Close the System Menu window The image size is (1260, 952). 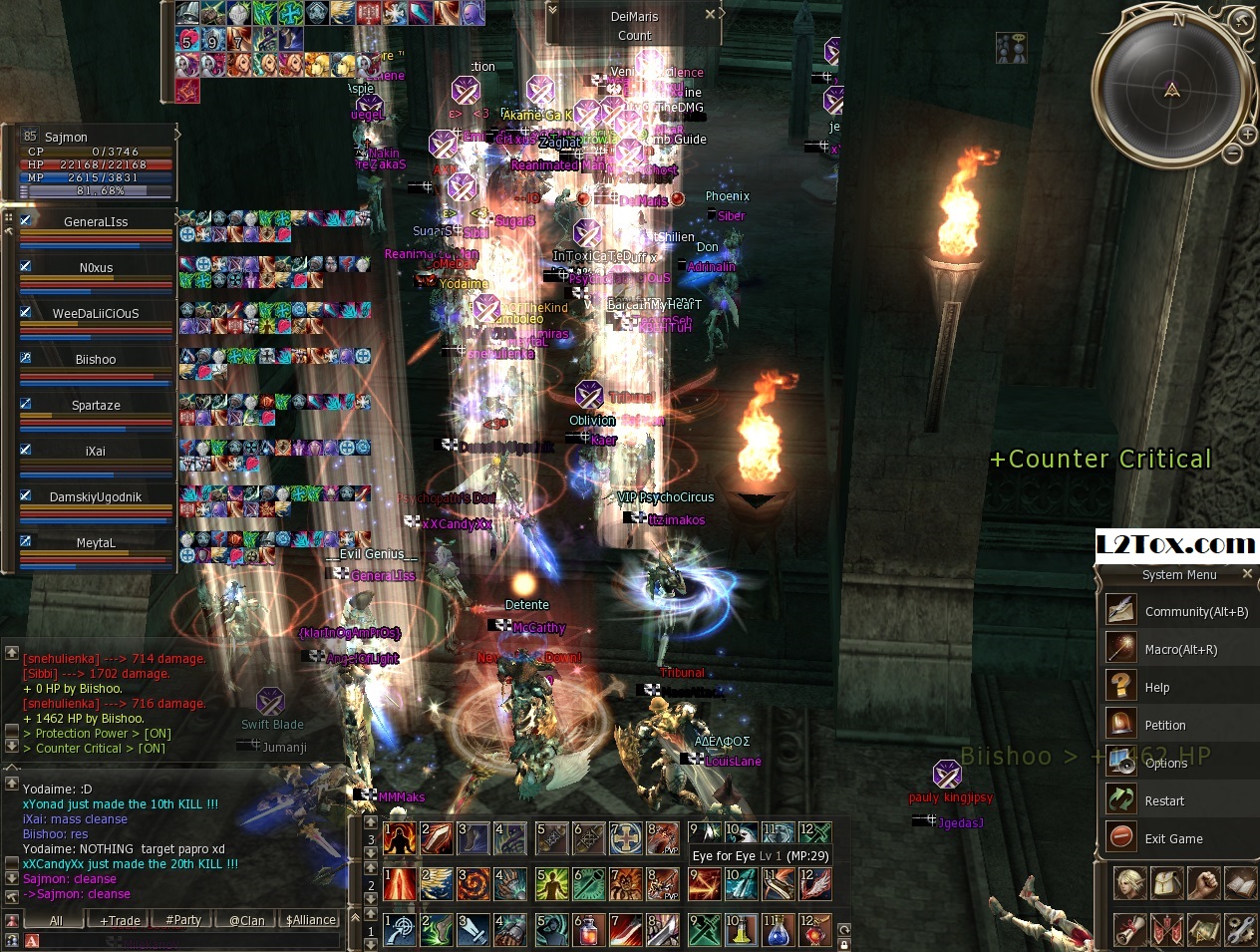pyautogui.click(x=1247, y=574)
